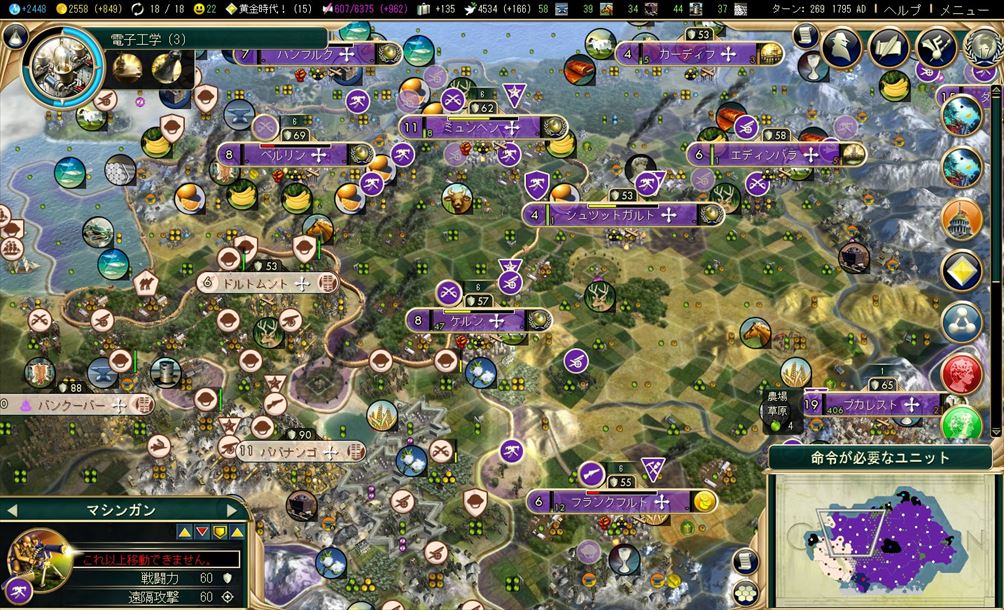
Task: Click the マシンガン unit portrait
Action: point(40,558)
